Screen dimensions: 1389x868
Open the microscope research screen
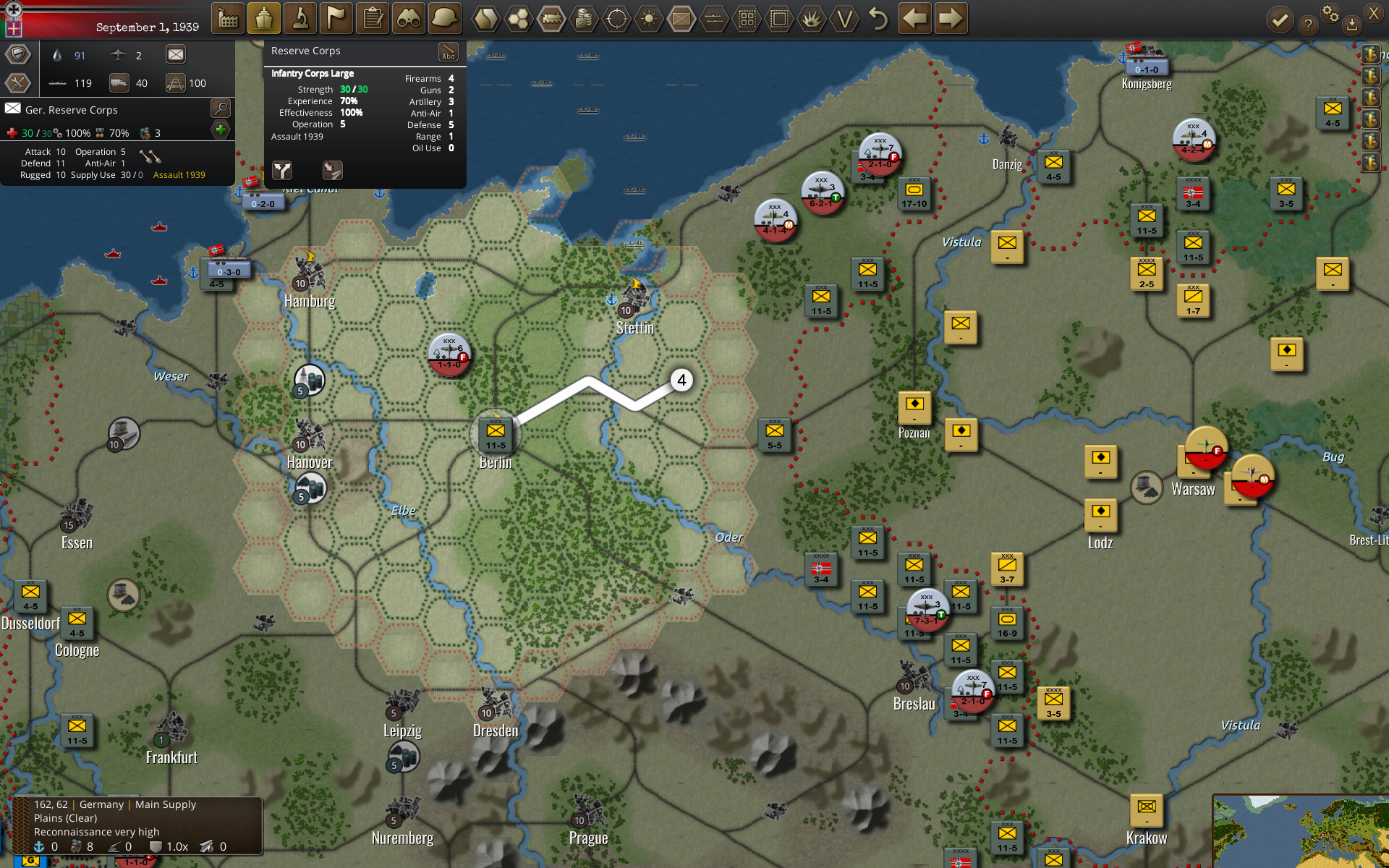[x=300, y=19]
